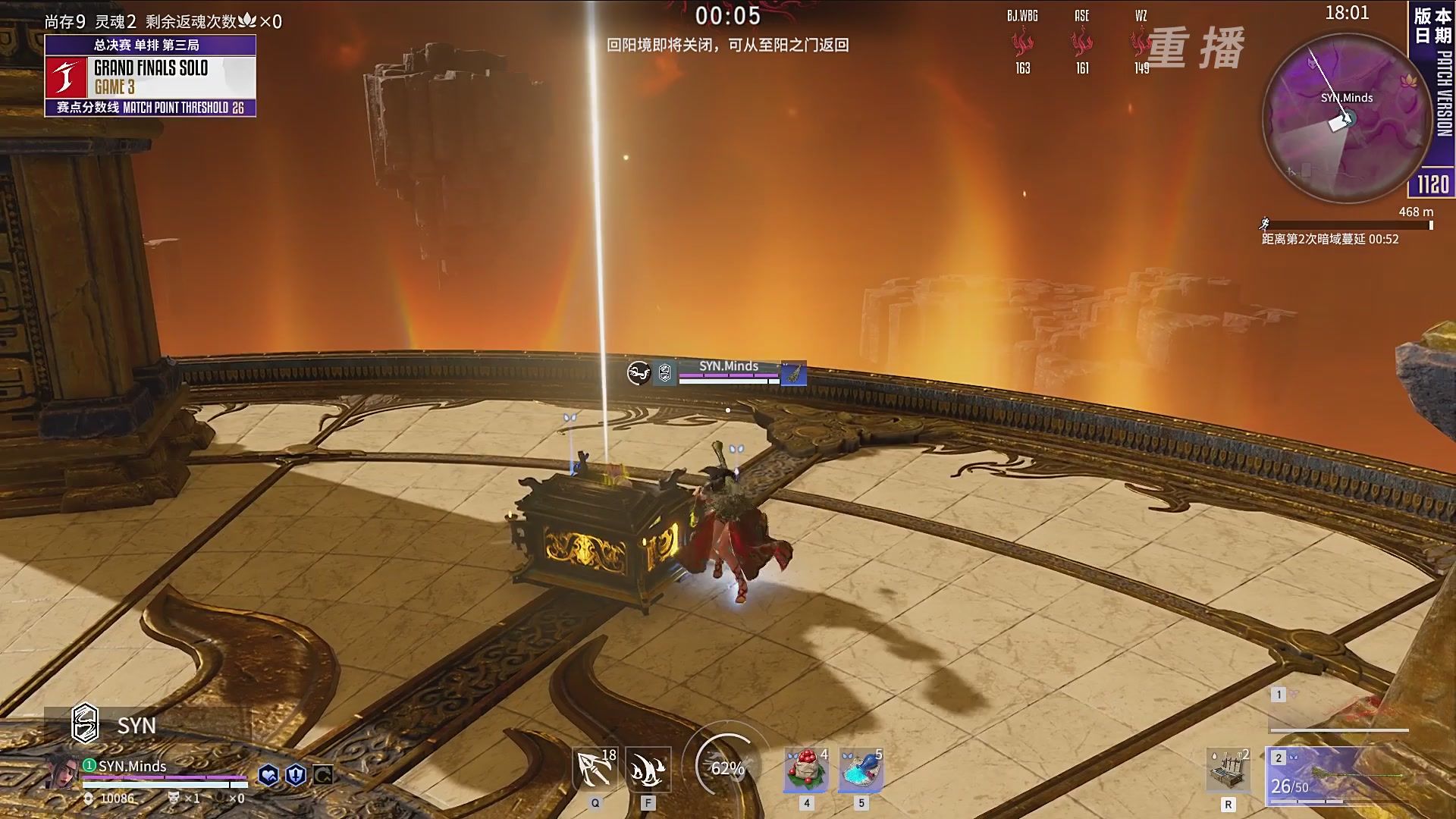
Task: Open the BJ.WBG team score entry
Action: pyautogui.click(x=1022, y=42)
